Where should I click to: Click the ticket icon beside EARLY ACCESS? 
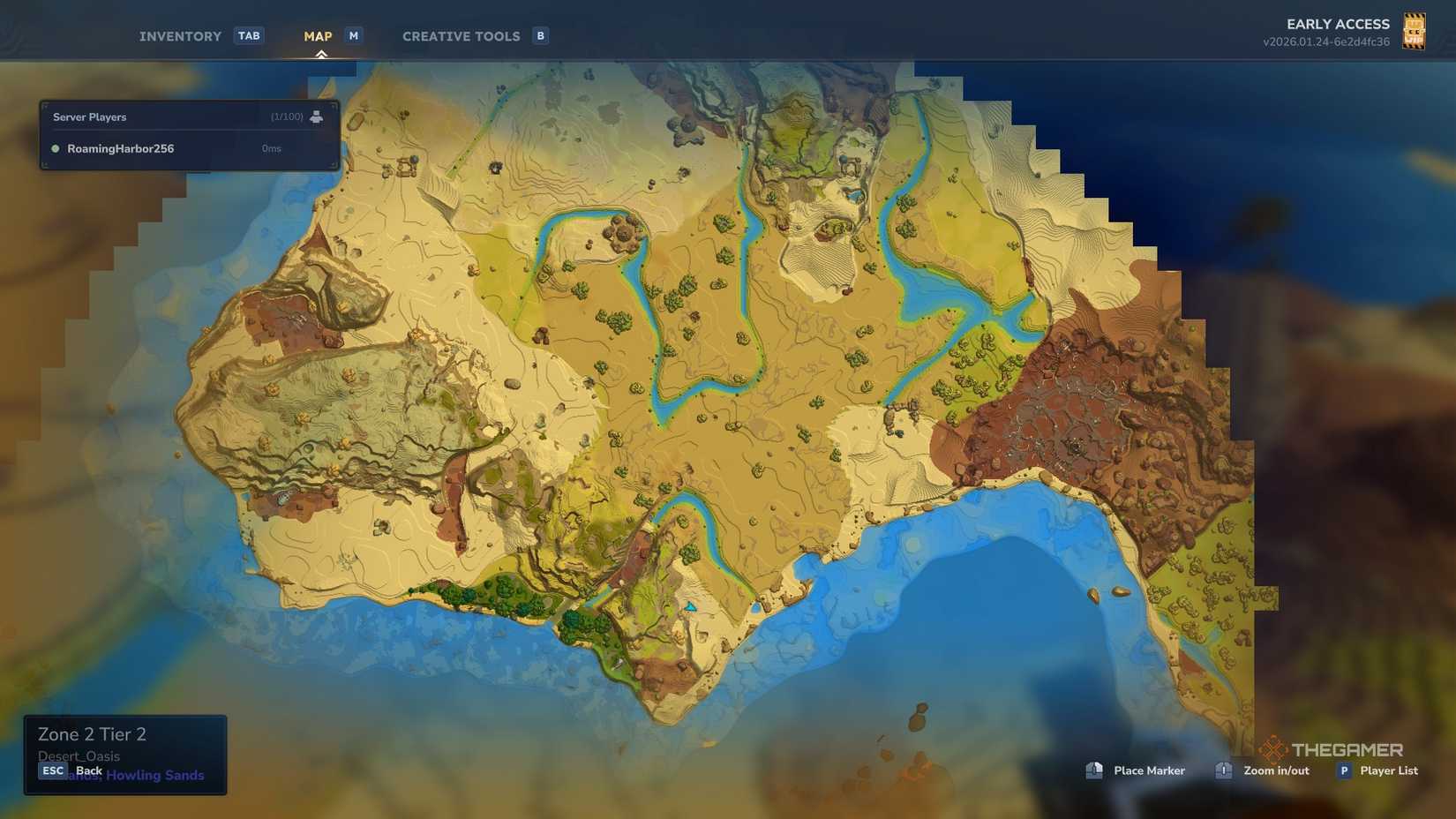pyautogui.click(x=1415, y=31)
